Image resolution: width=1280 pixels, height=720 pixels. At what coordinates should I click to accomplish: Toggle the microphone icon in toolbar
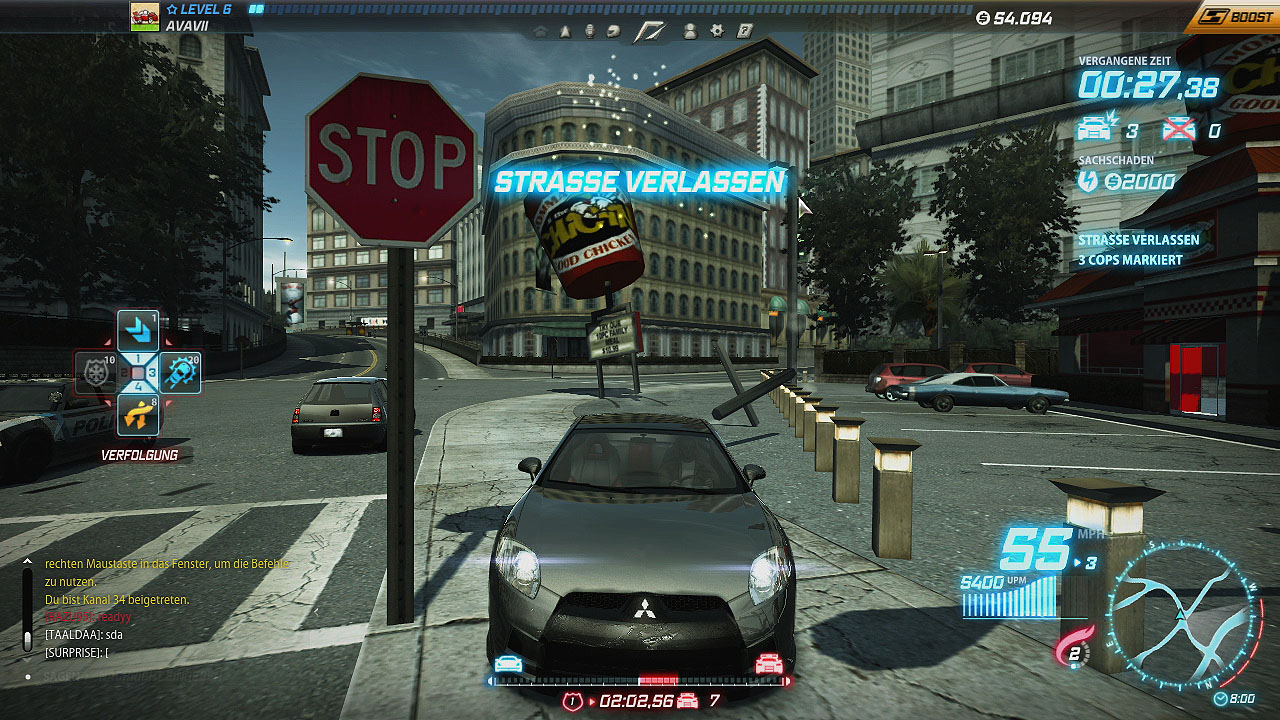tap(590, 31)
